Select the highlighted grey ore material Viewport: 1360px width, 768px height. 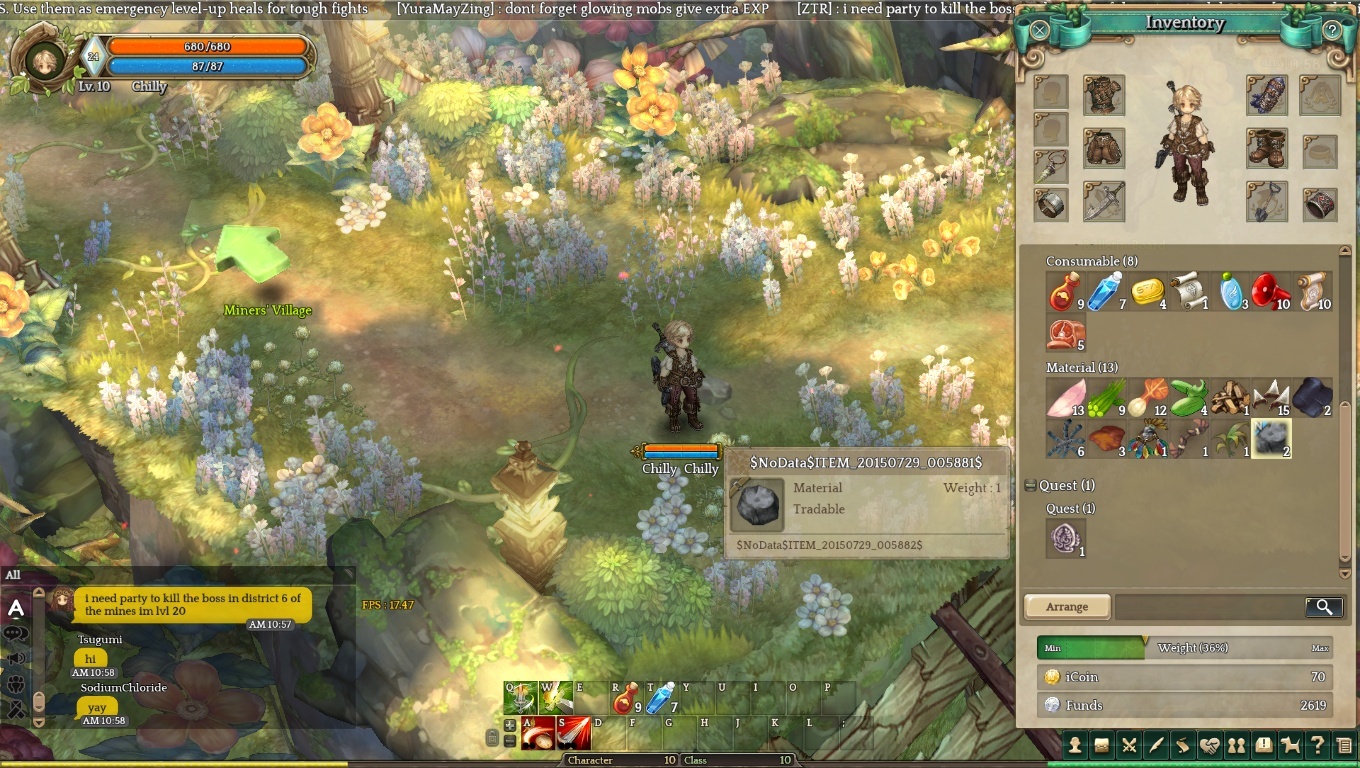[1271, 438]
